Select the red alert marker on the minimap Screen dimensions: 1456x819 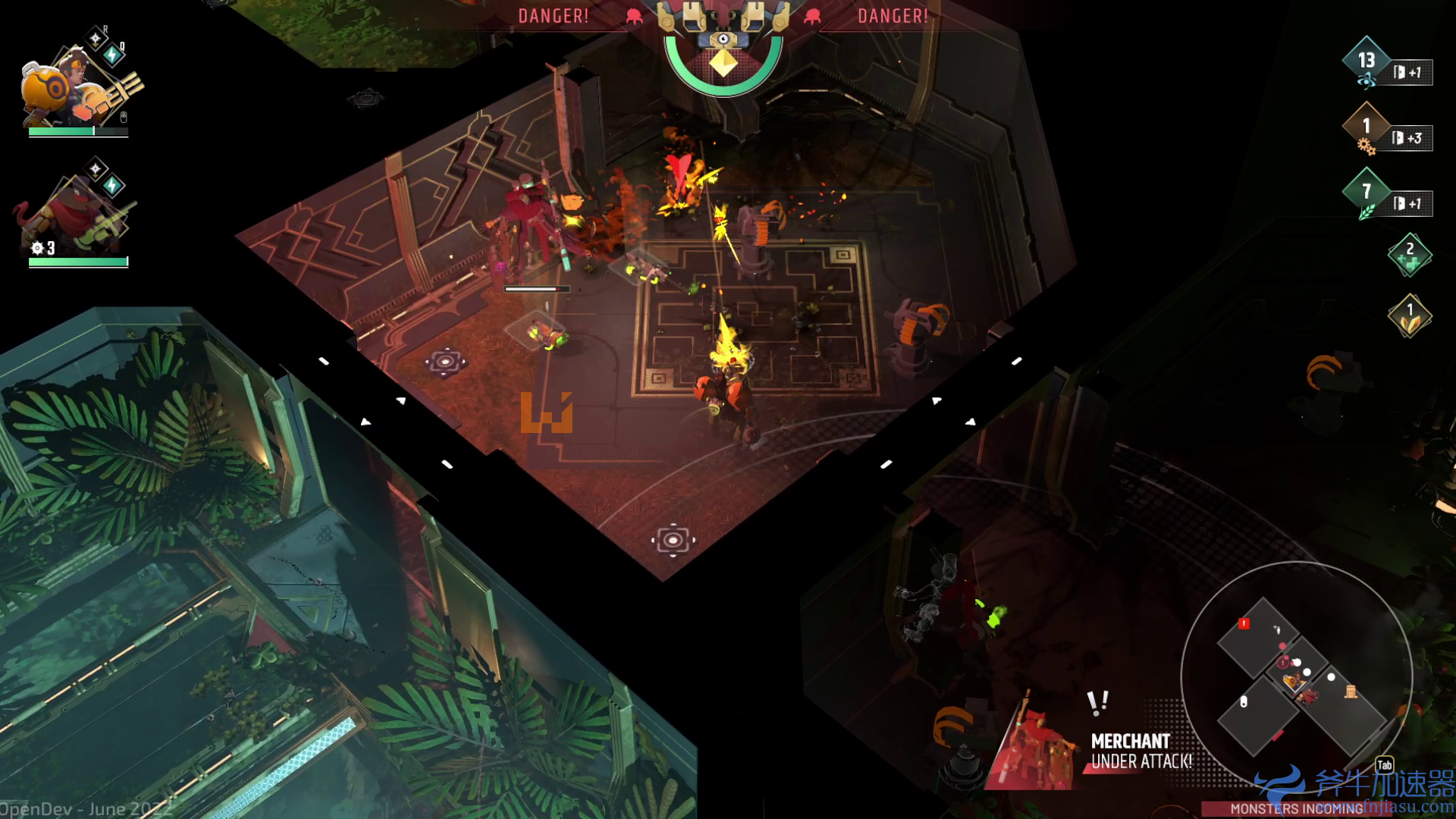1244,623
